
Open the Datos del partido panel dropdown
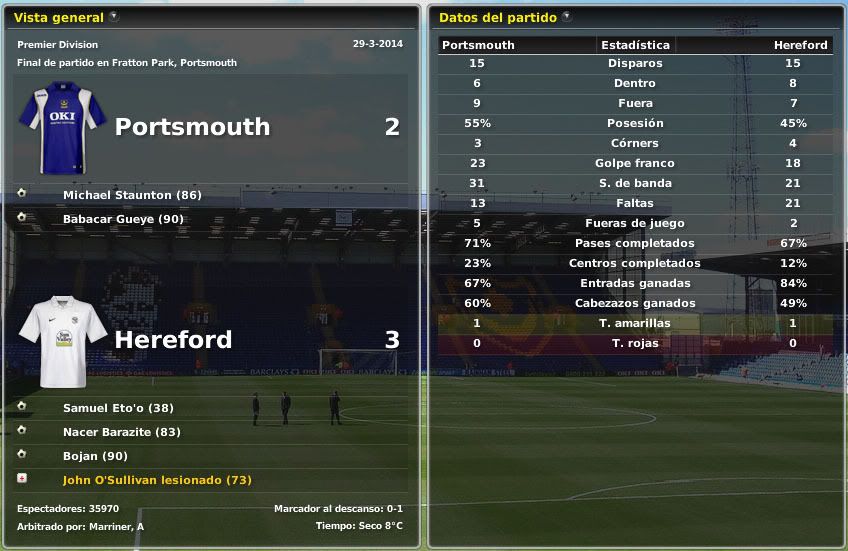(567, 17)
